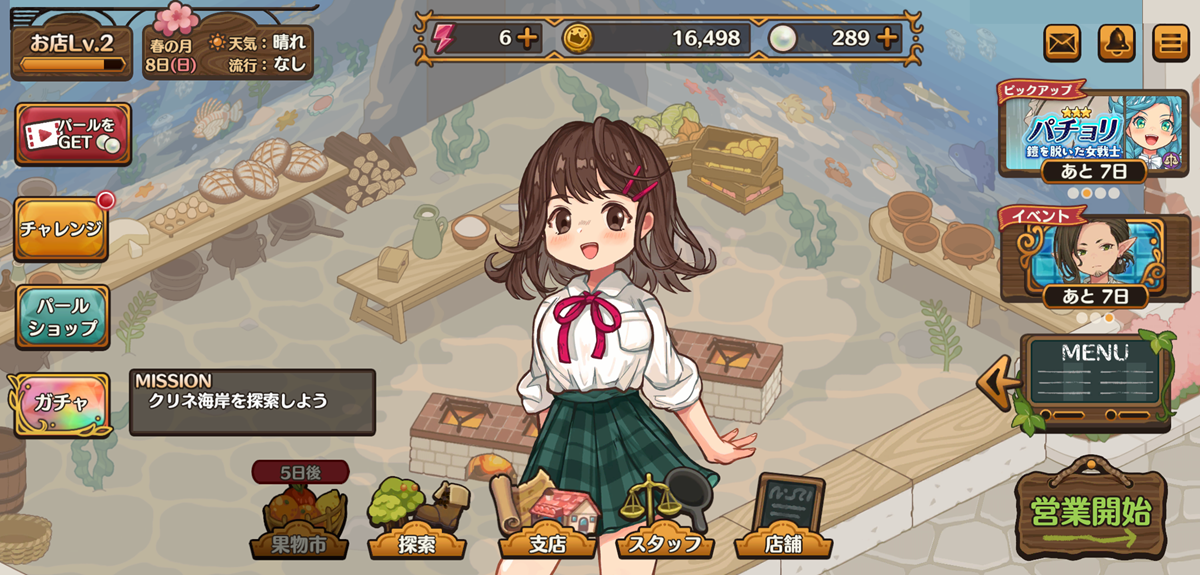
Task: Open the MENU chalkboard
Action: [1095, 380]
